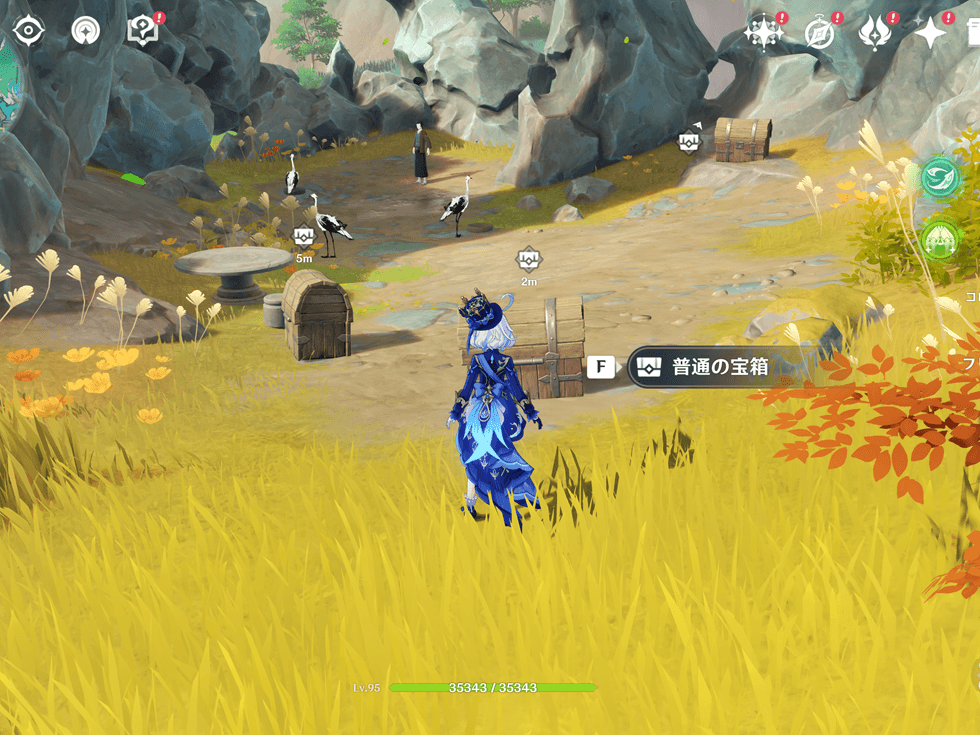Open the events sparkle cluster icon

(x=763, y=33)
